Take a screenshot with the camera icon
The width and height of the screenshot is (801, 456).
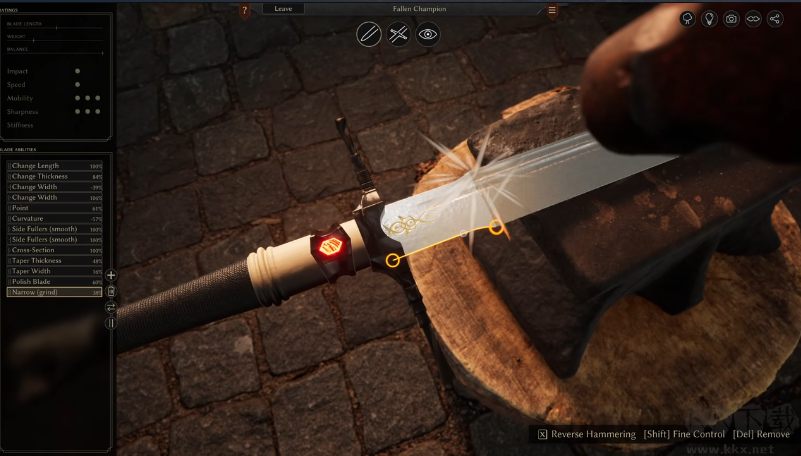(x=732, y=18)
